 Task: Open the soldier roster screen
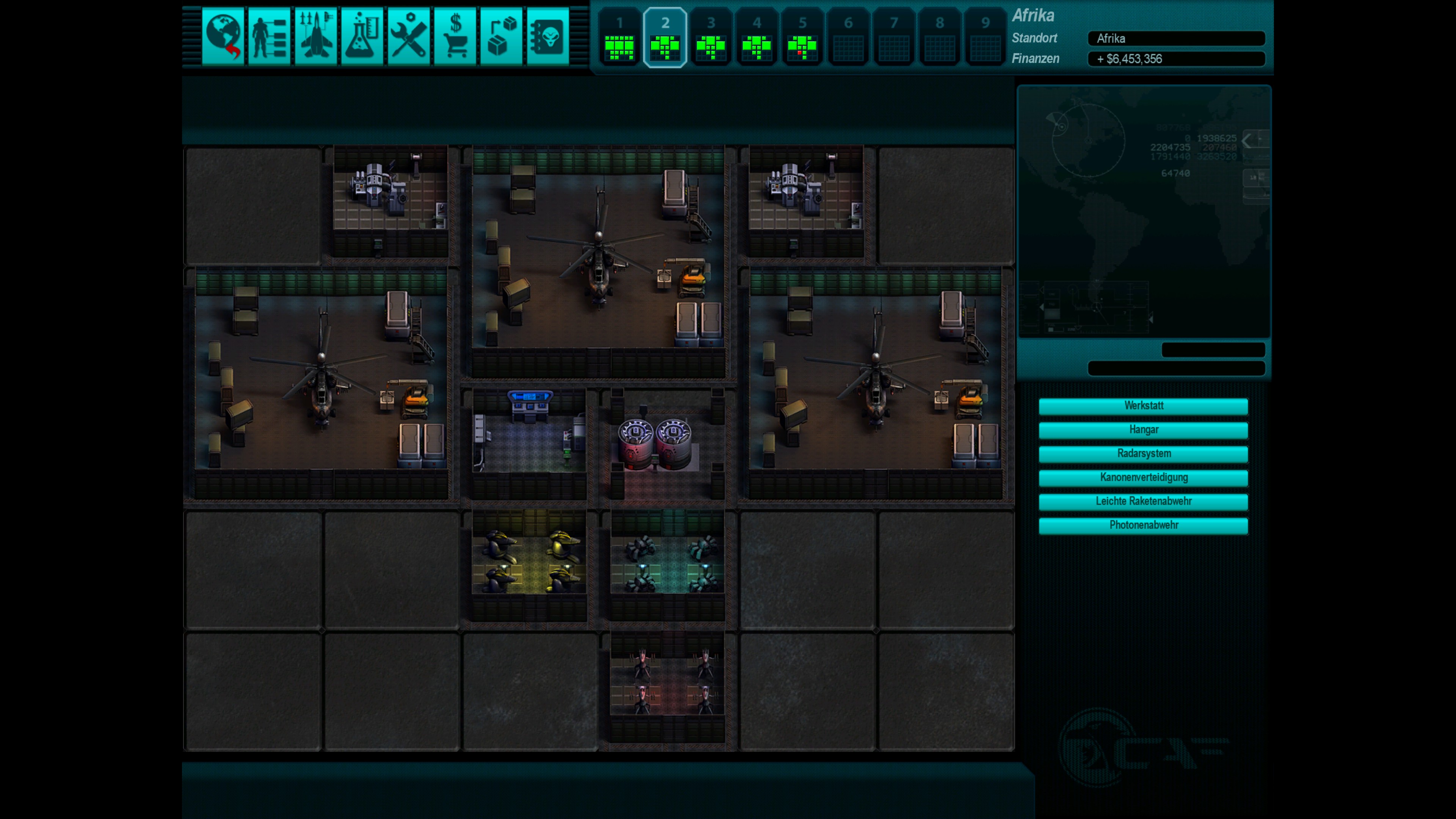[x=269, y=37]
